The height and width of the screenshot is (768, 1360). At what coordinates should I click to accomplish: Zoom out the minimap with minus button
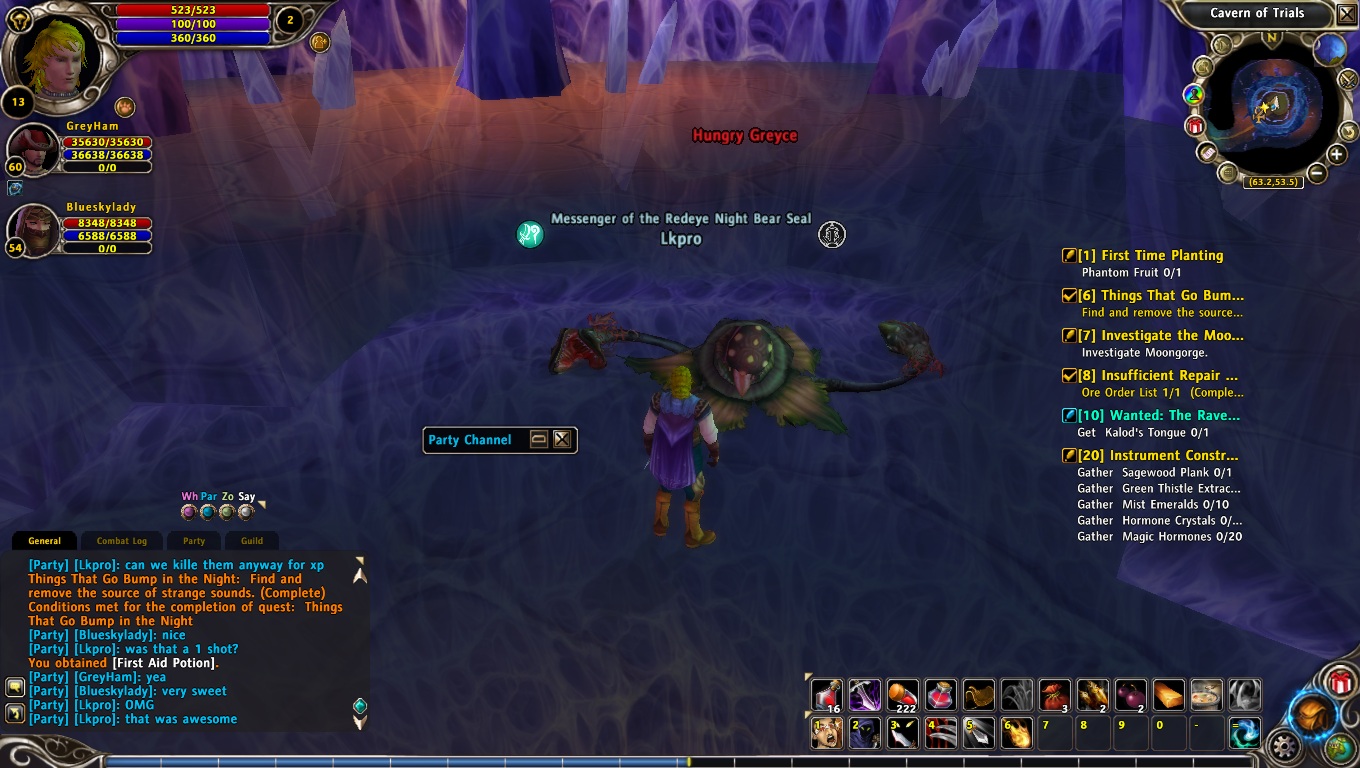(1317, 173)
